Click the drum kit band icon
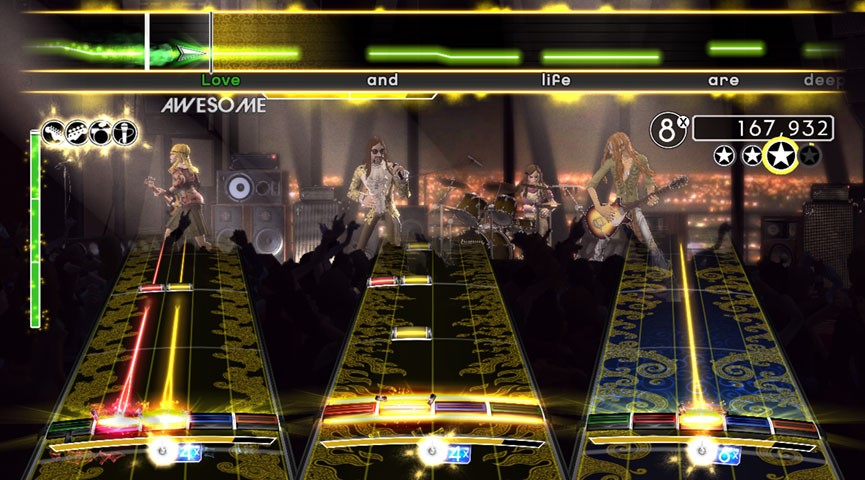The image size is (865, 480). click(100, 131)
